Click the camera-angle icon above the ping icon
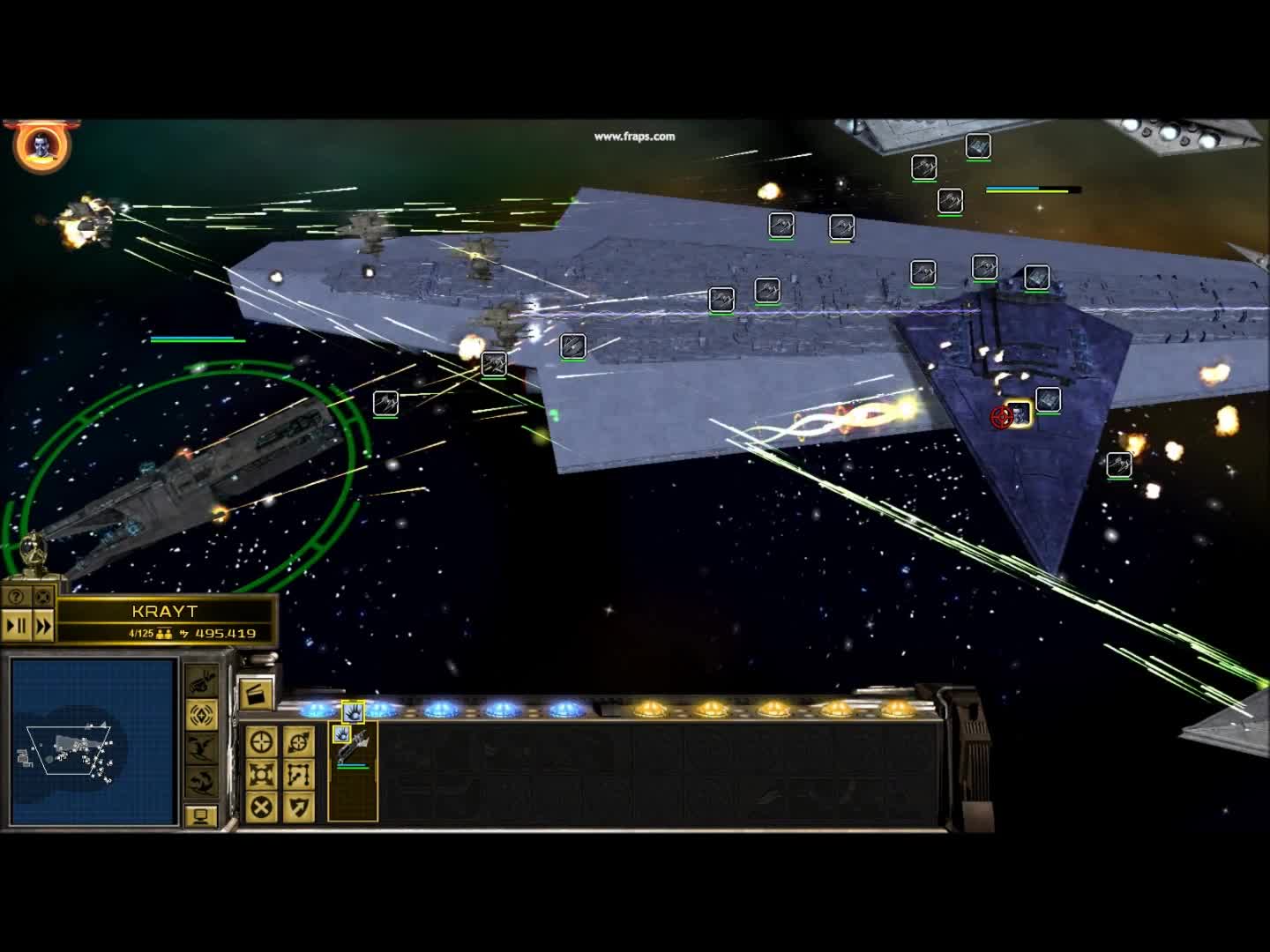This screenshot has width=1270, height=952. pos(202,682)
